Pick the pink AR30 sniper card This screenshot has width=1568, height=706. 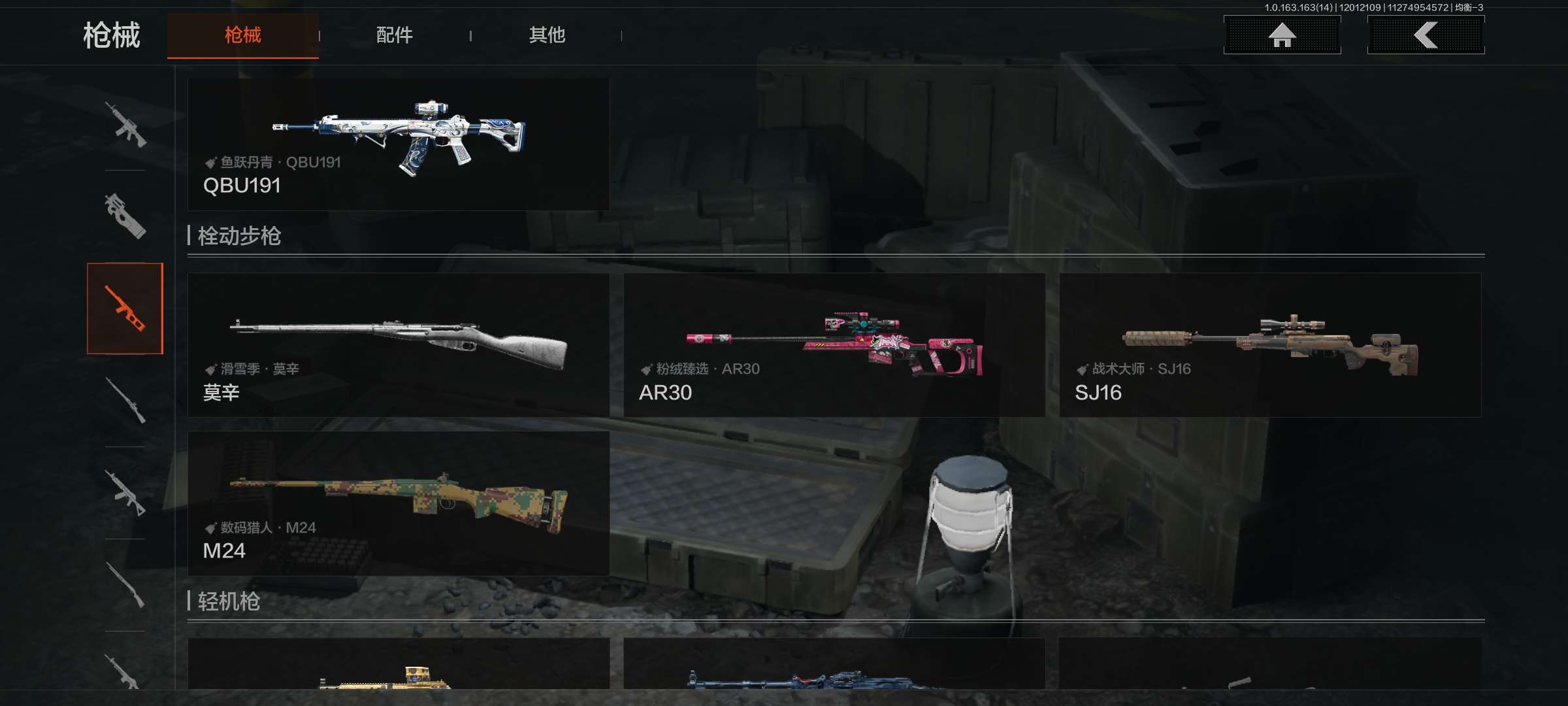834,345
